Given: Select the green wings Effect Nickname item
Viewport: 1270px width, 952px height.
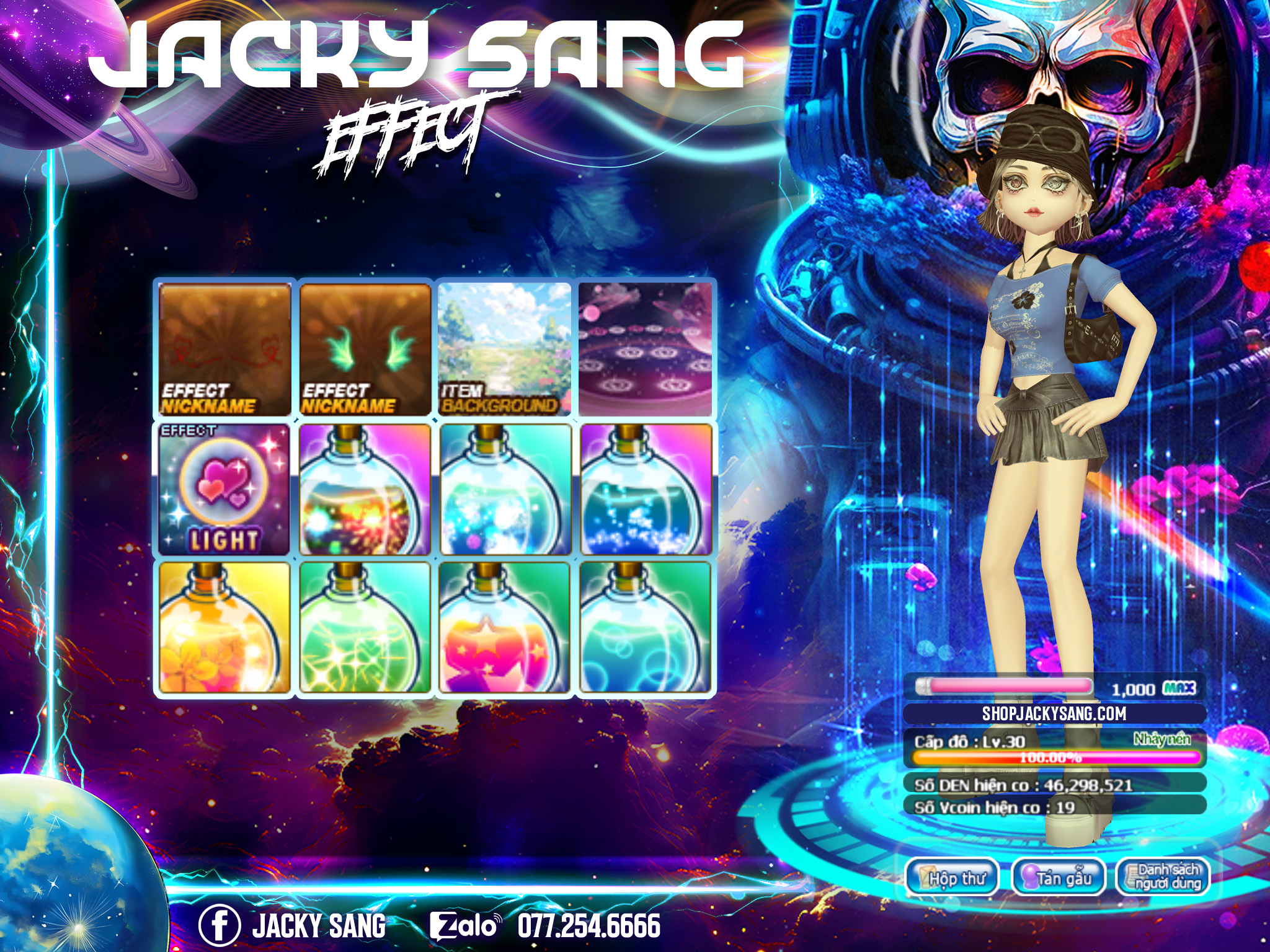Looking at the screenshot, I should [x=365, y=350].
